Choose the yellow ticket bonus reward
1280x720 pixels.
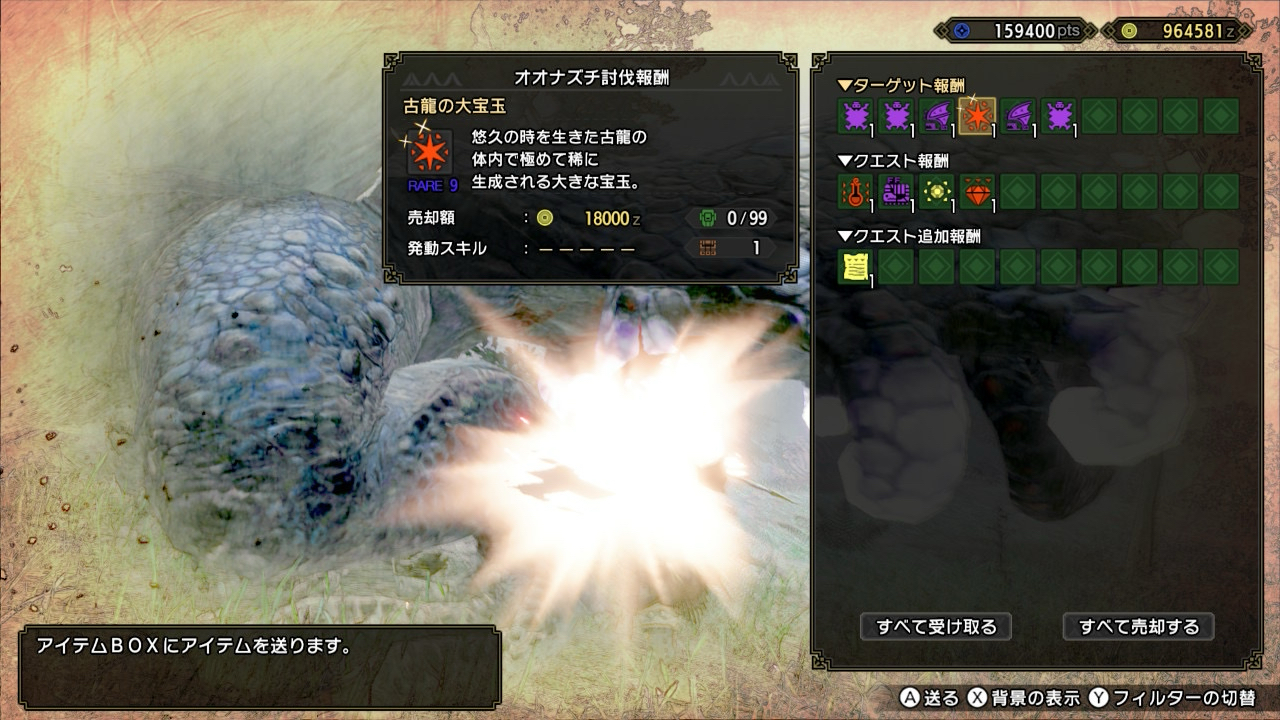[855, 267]
